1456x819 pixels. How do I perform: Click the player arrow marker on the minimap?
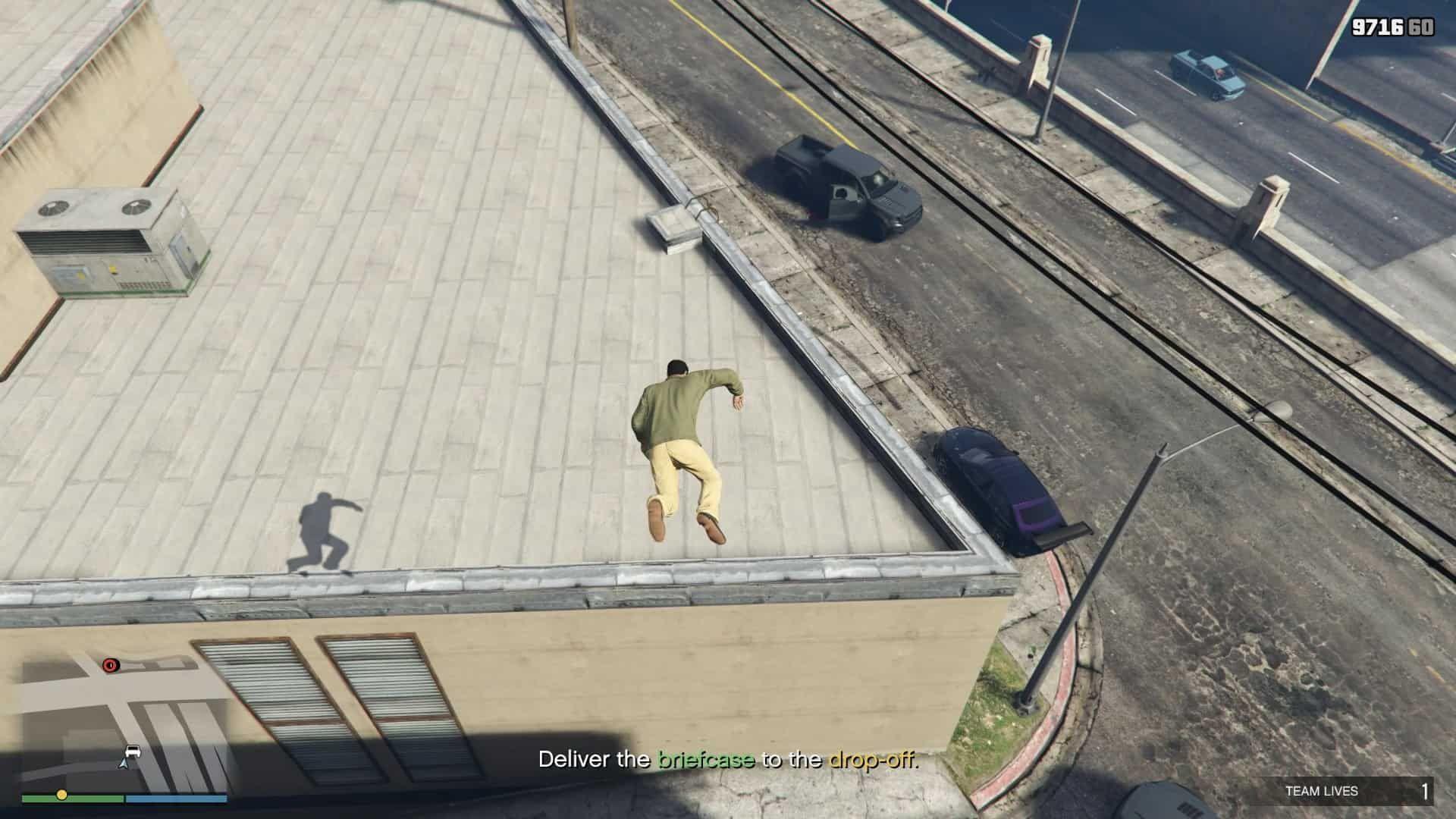[x=124, y=761]
